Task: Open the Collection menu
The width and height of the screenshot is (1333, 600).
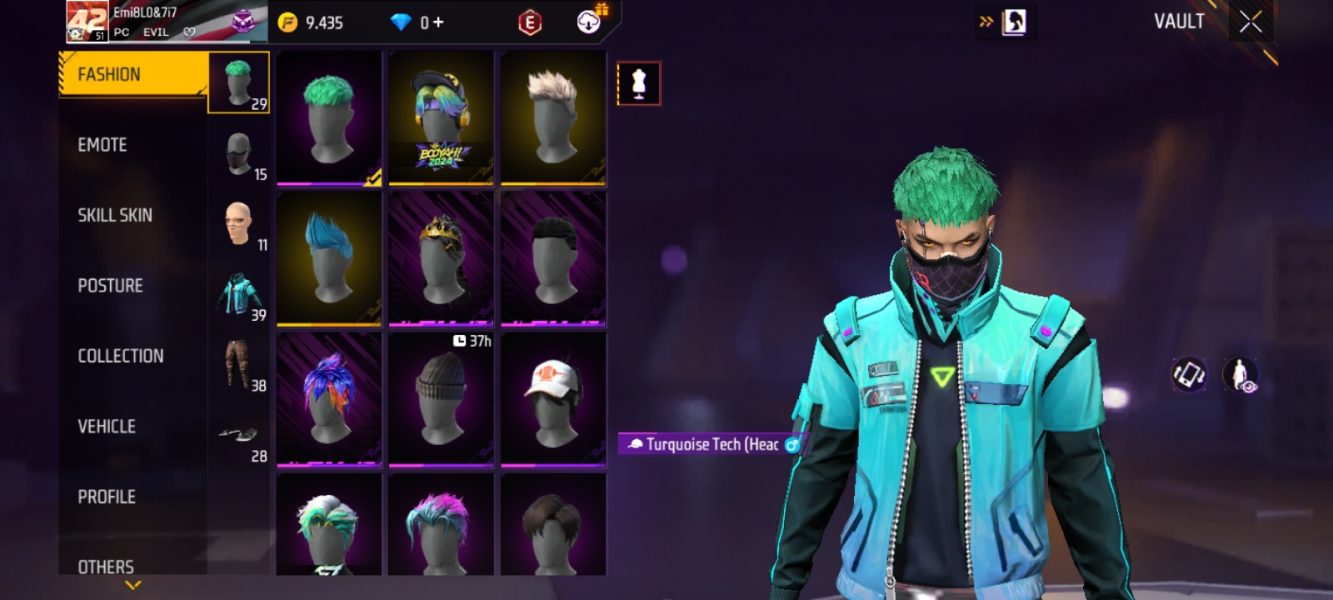Action: point(120,356)
